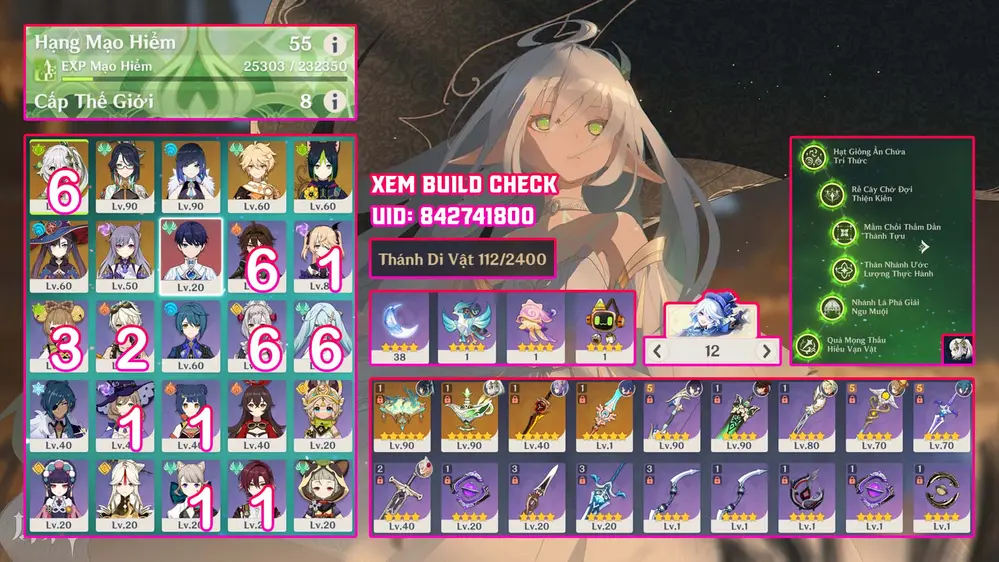The width and height of the screenshot is (999, 562).
Task: Go to the next namecard with right arrow
Action: click(x=767, y=351)
